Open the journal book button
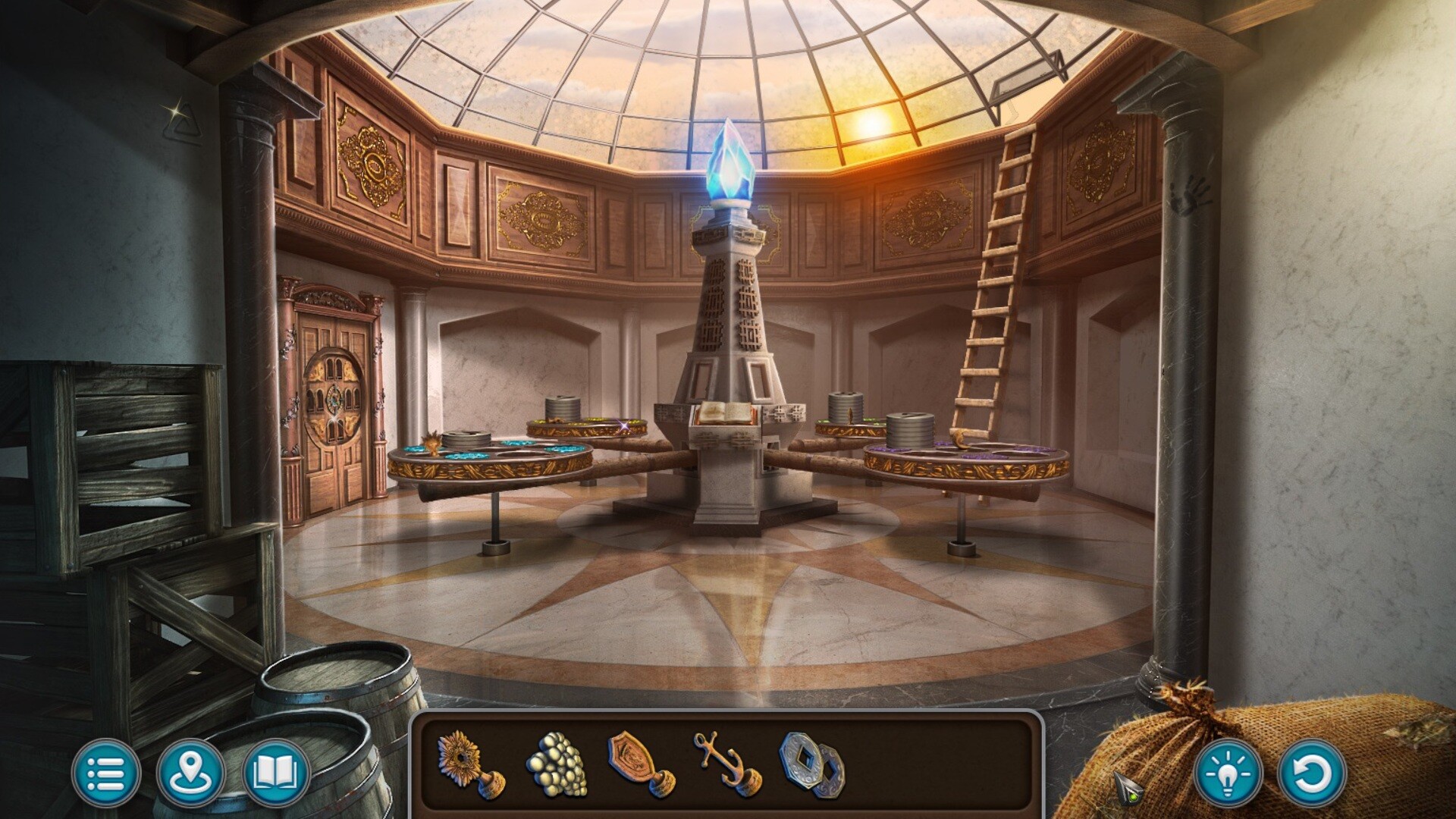Viewport: 1456px width, 819px height. pos(276,774)
